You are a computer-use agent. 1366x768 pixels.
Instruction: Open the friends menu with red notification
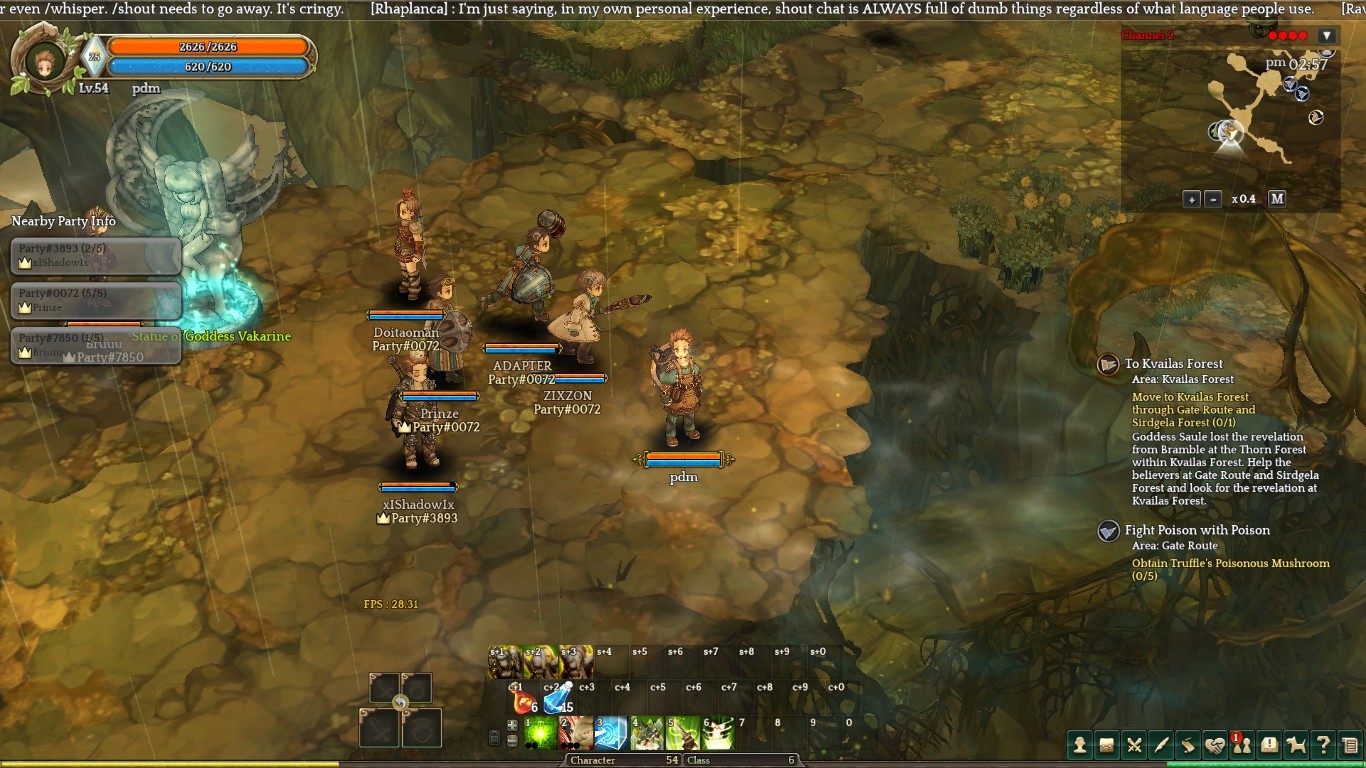tap(1241, 744)
